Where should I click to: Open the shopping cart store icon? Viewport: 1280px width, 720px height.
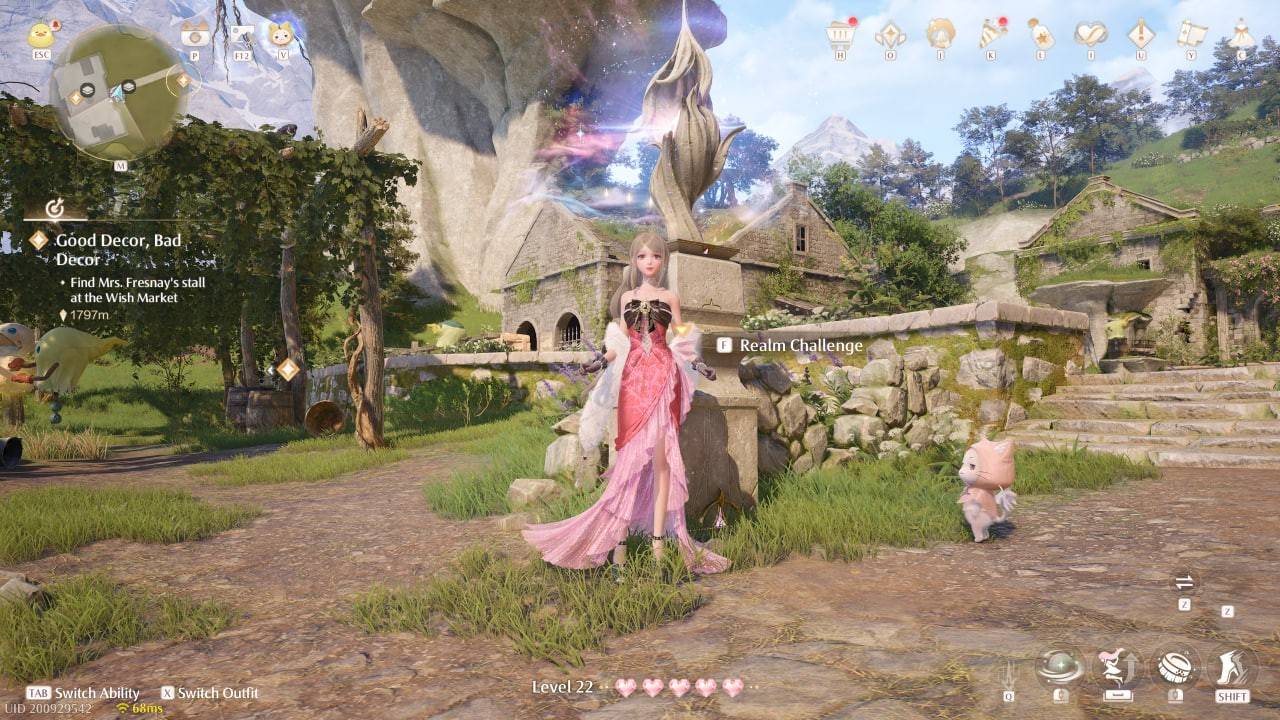[840, 35]
